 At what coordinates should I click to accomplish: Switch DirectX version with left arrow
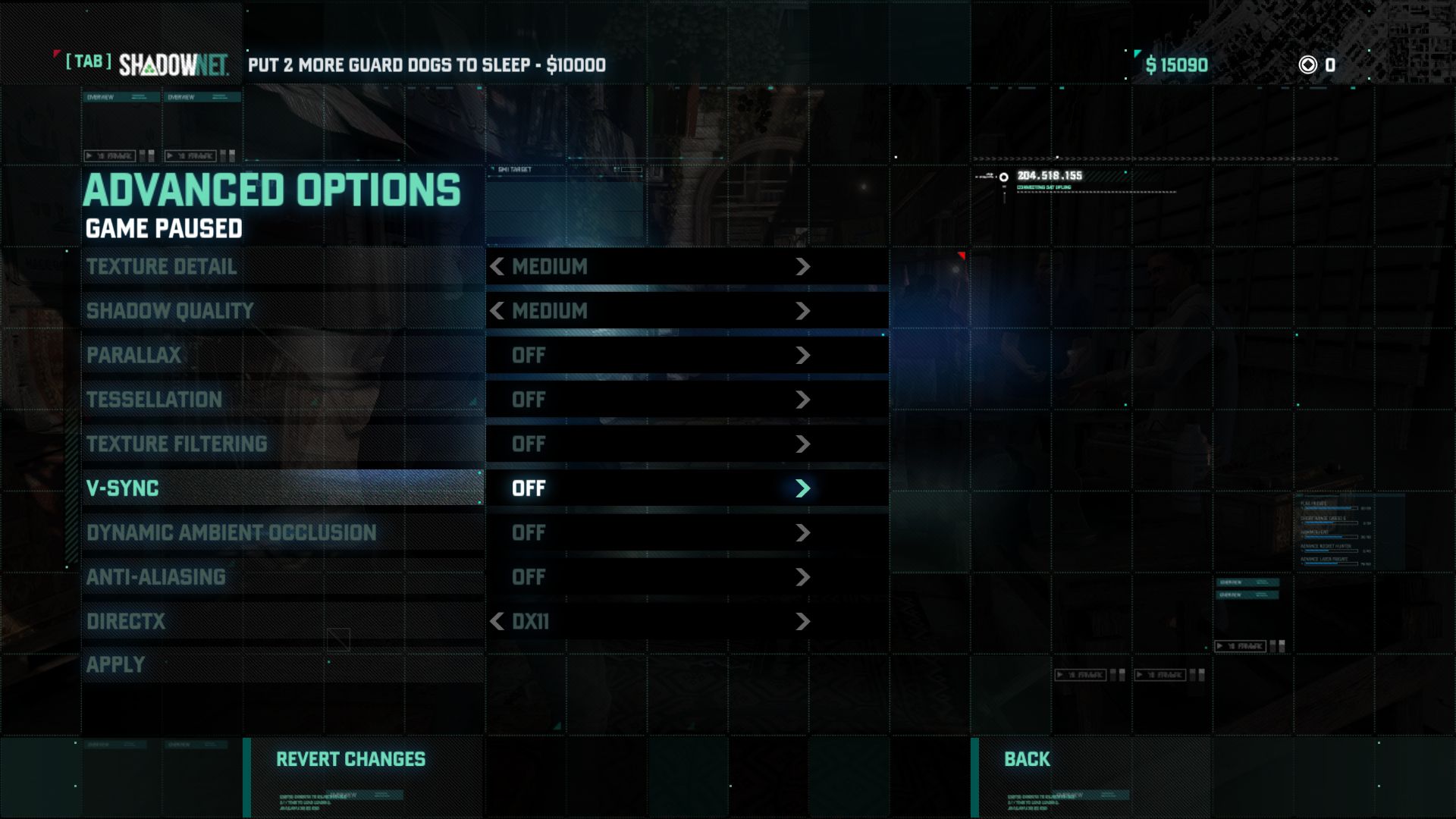point(497,622)
